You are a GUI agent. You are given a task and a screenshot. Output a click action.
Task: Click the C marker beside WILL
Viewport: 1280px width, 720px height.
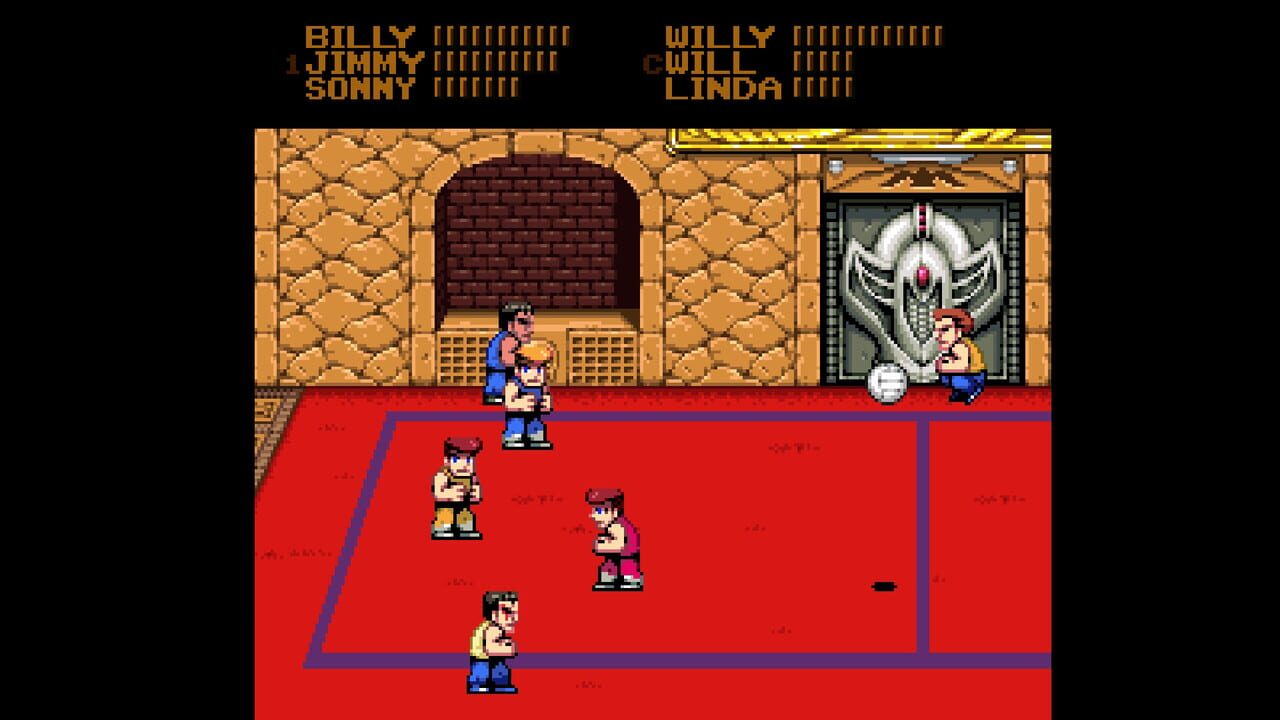coord(651,61)
